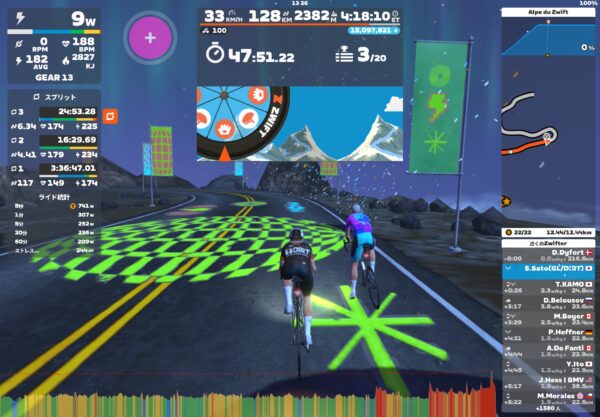Click the purple plus power-up button
The width and height of the screenshot is (600, 417).
pyautogui.click(x=150, y=38)
